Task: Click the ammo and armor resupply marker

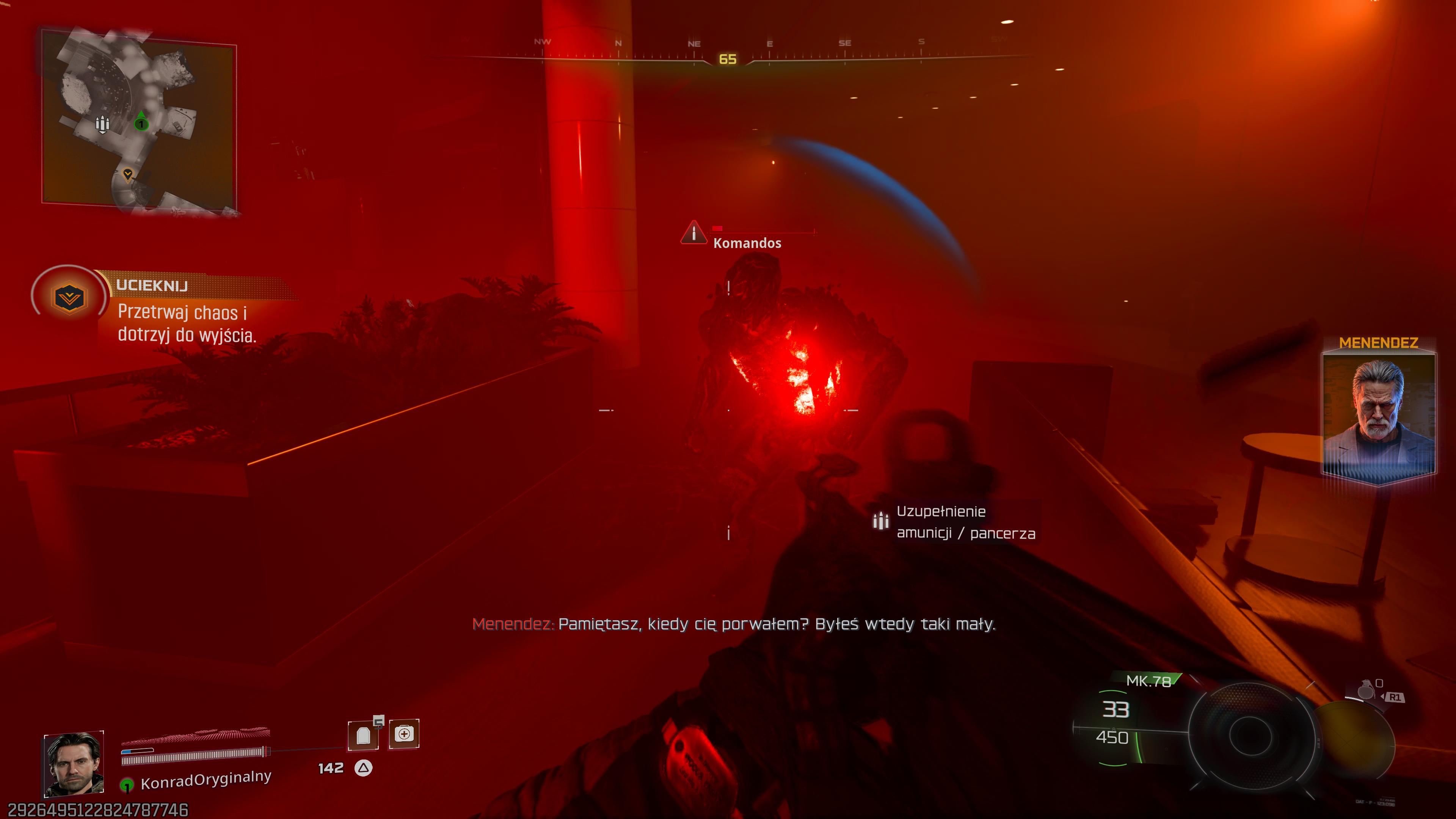Action: [880, 521]
